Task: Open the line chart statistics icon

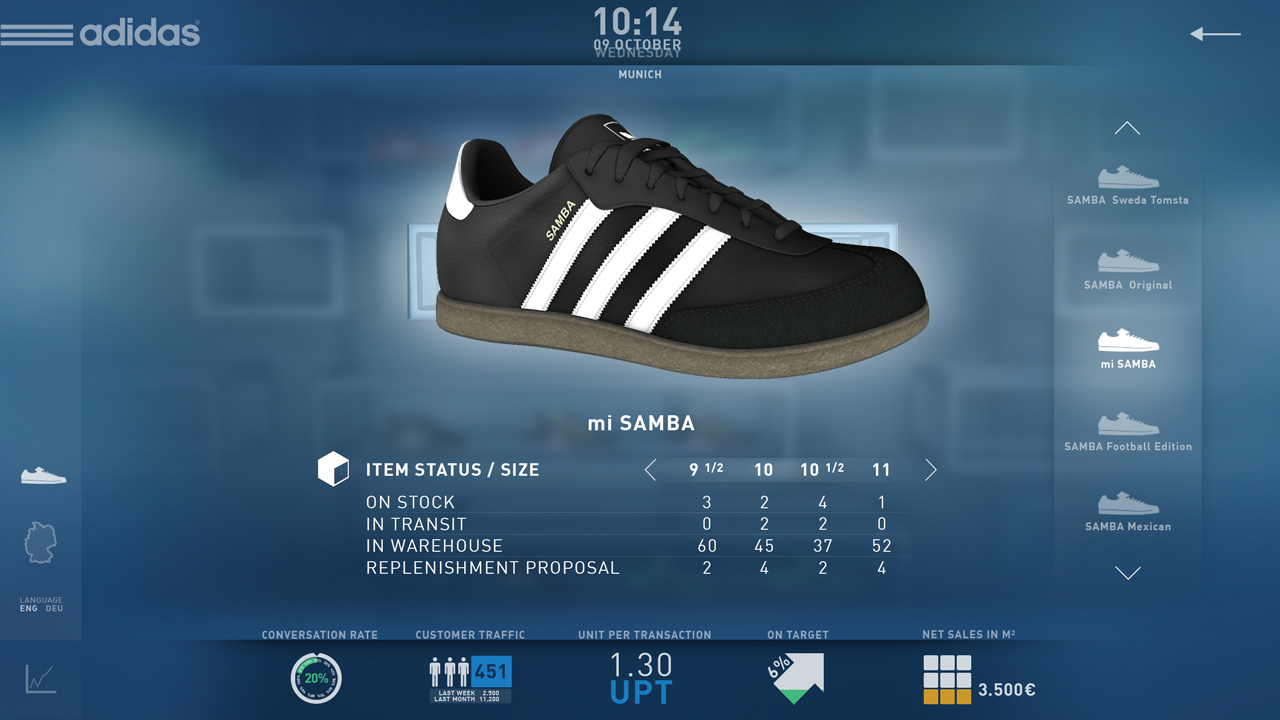Action: tap(41, 679)
